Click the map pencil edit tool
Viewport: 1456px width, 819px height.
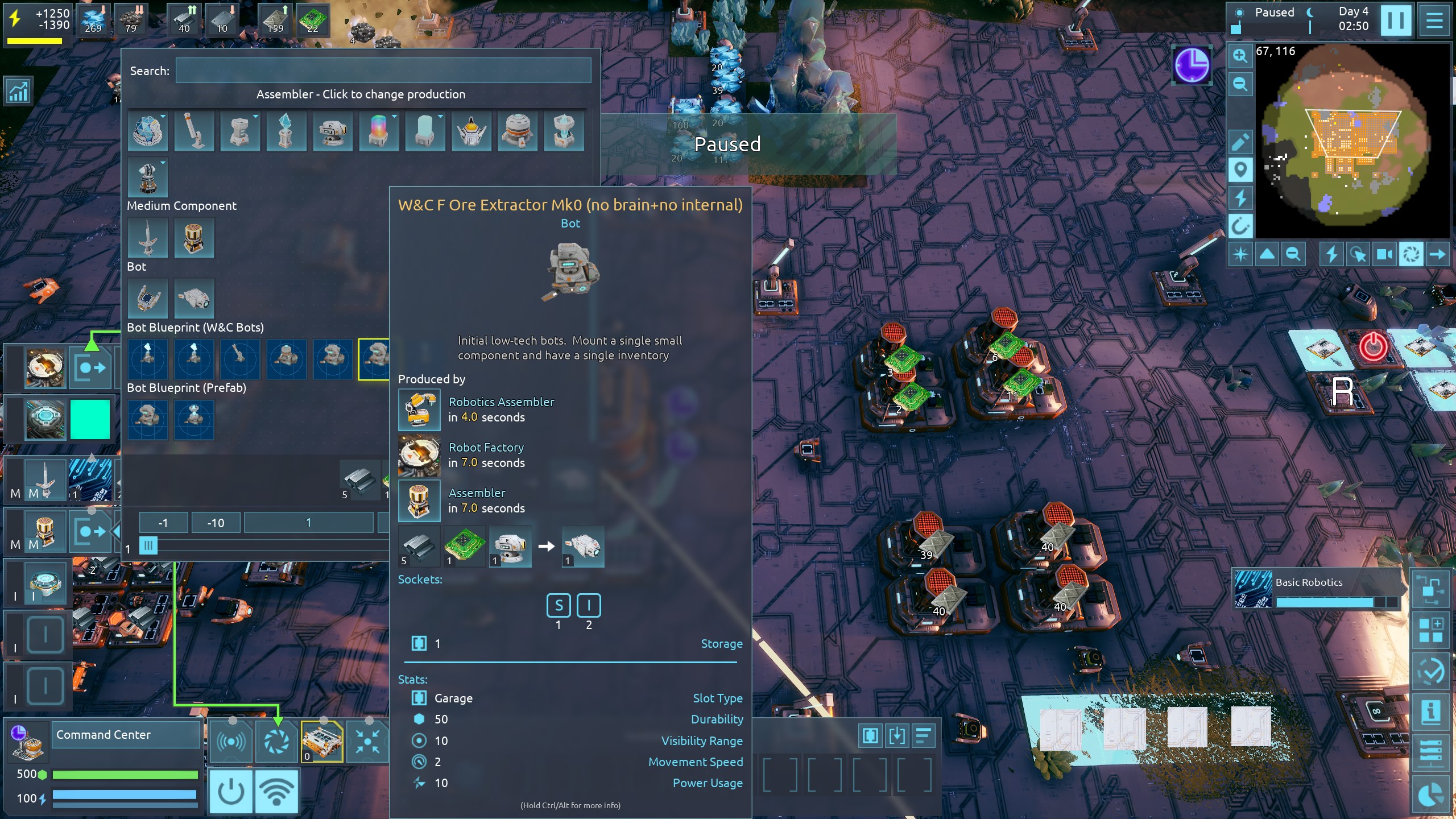[1240, 142]
